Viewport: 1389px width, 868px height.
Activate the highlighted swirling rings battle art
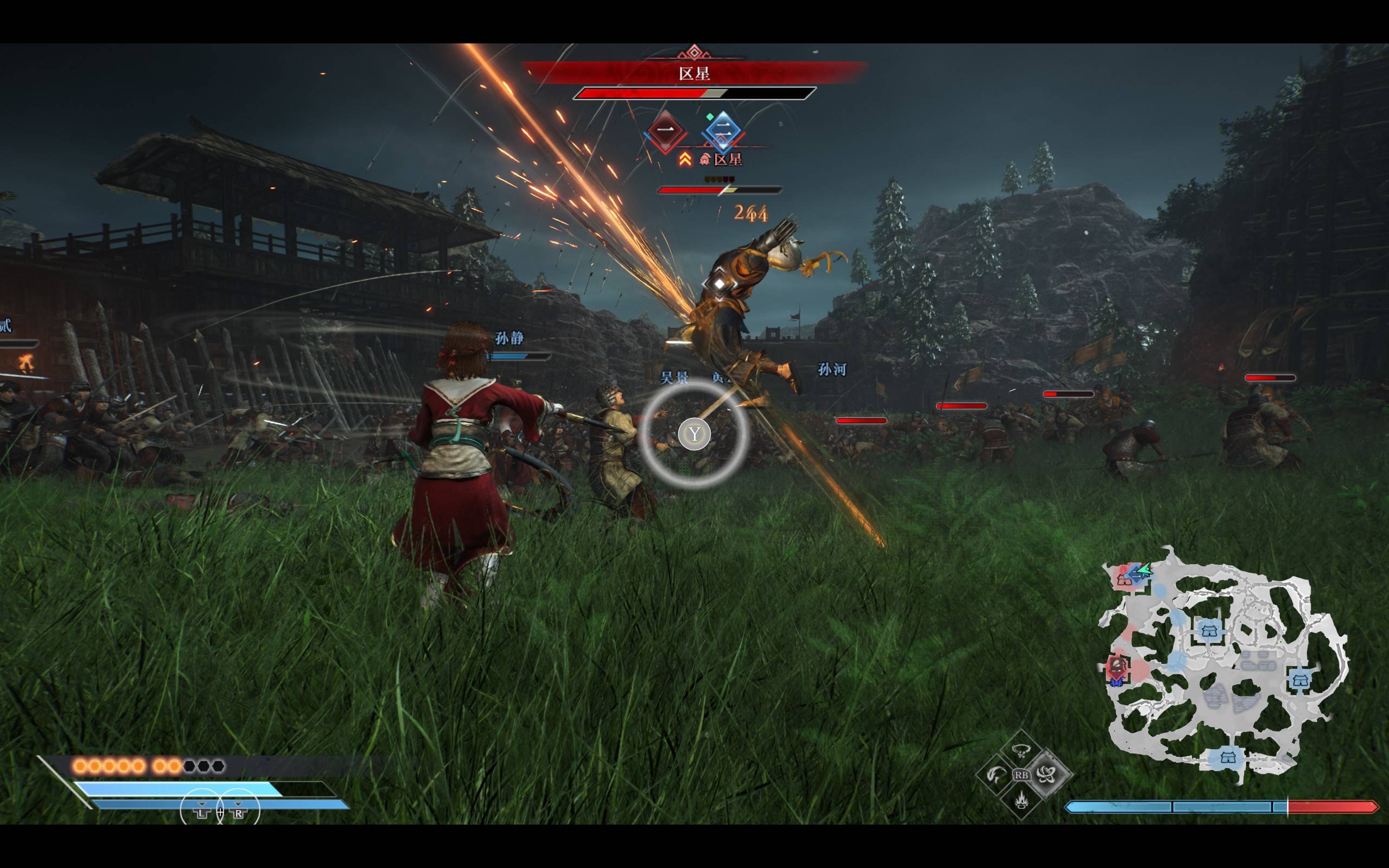(1046, 775)
